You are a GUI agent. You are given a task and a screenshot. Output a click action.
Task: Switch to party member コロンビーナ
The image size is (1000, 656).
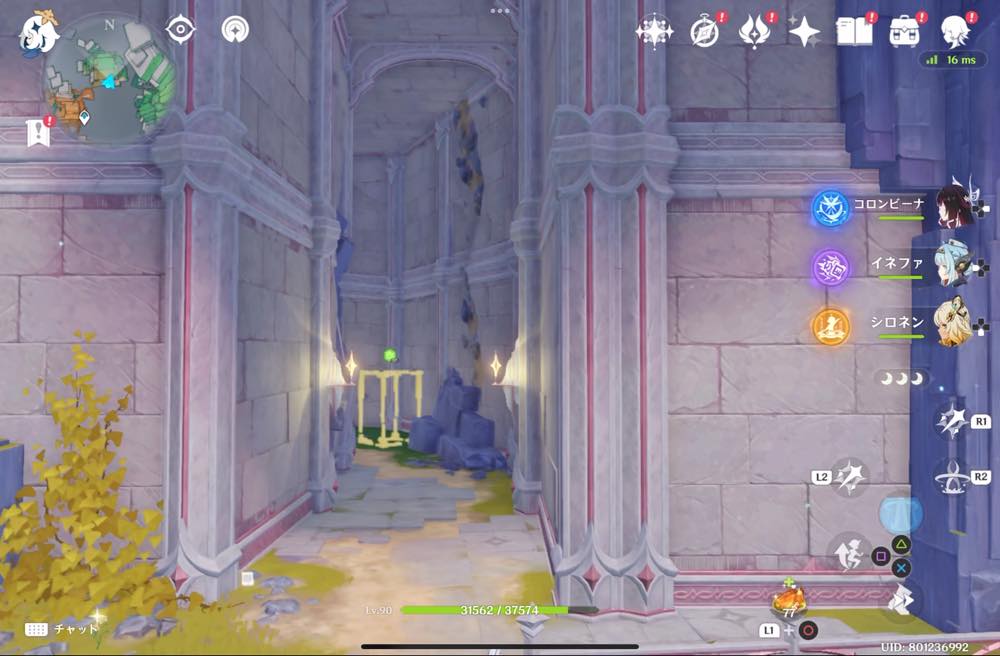click(x=954, y=207)
